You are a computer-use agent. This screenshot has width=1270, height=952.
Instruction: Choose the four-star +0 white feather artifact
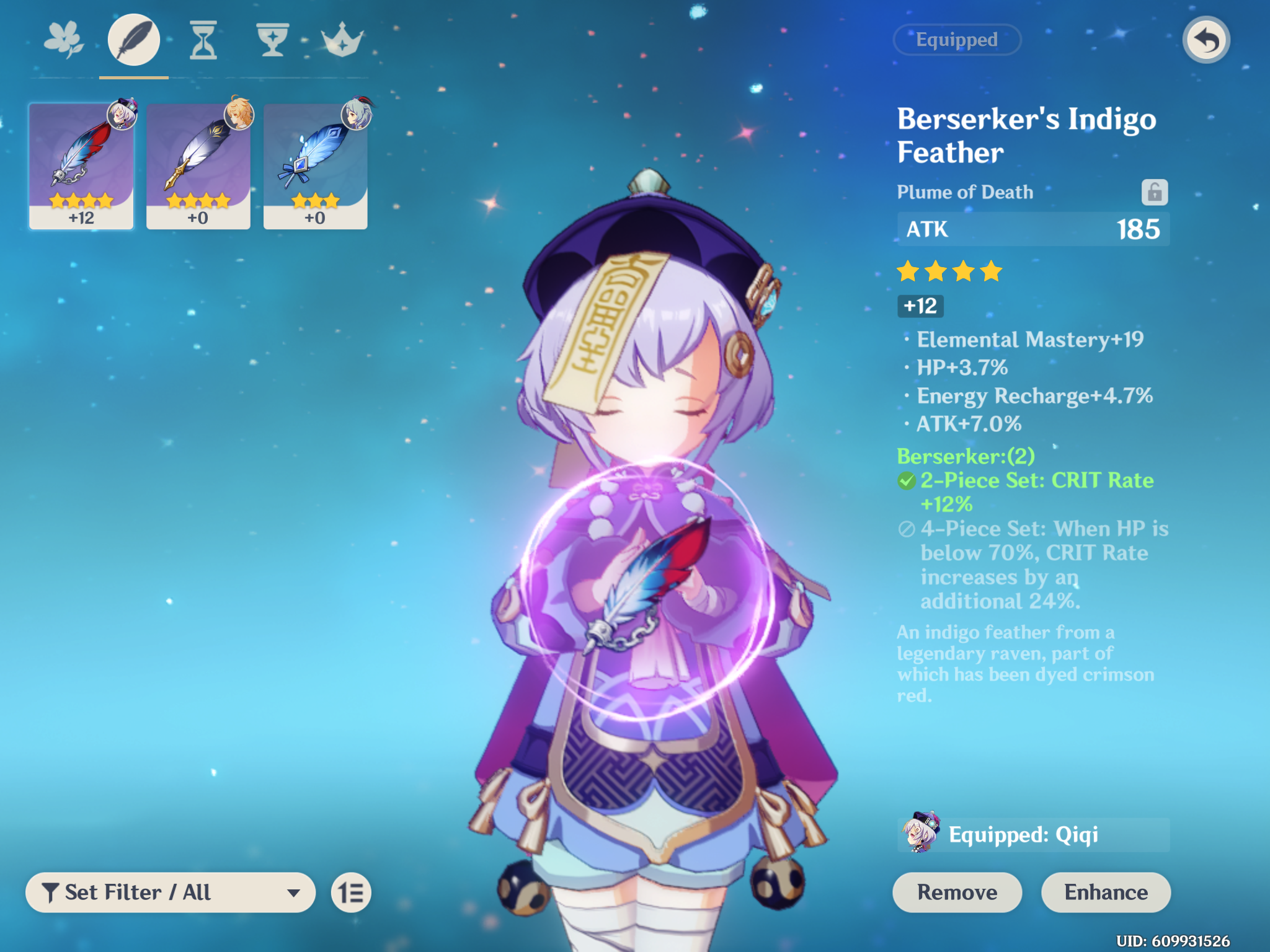[198, 166]
